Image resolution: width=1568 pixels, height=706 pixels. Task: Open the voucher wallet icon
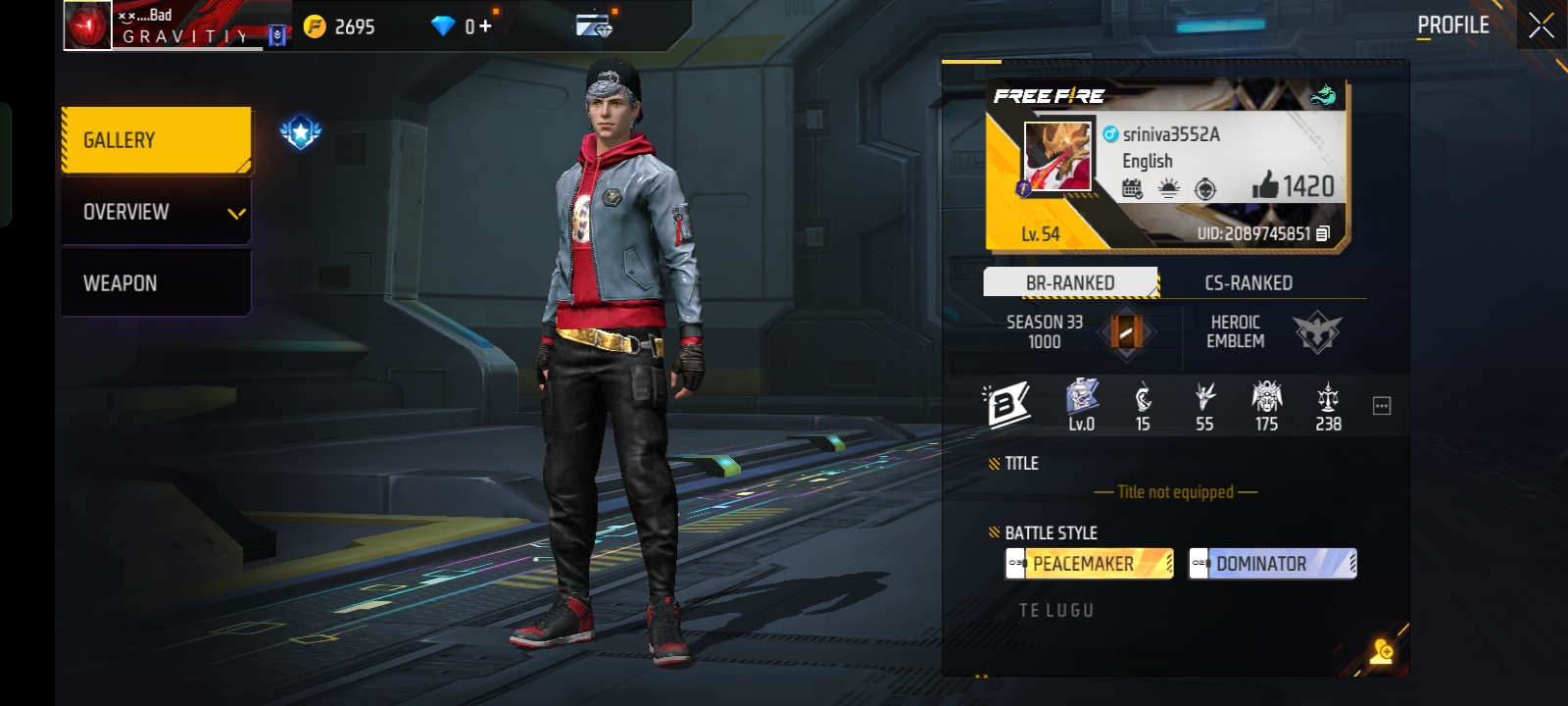(x=594, y=25)
